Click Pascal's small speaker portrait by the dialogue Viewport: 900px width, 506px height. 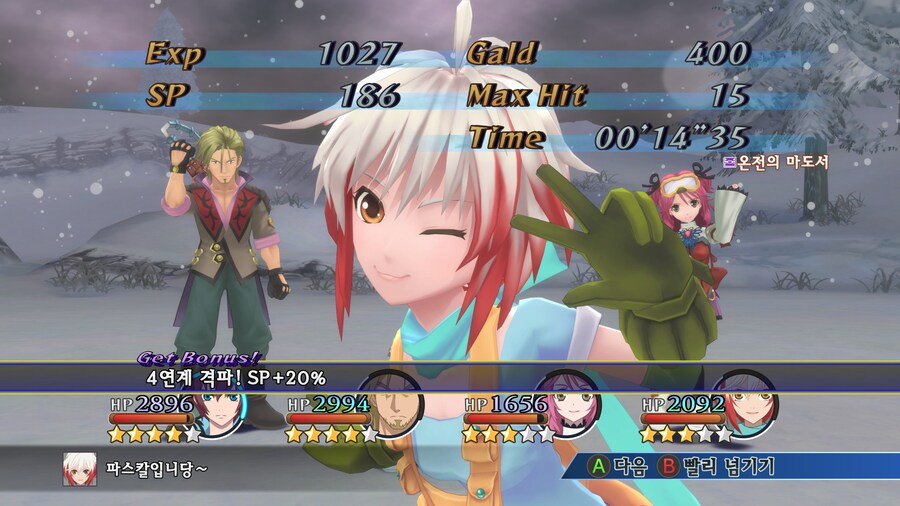coord(80,468)
